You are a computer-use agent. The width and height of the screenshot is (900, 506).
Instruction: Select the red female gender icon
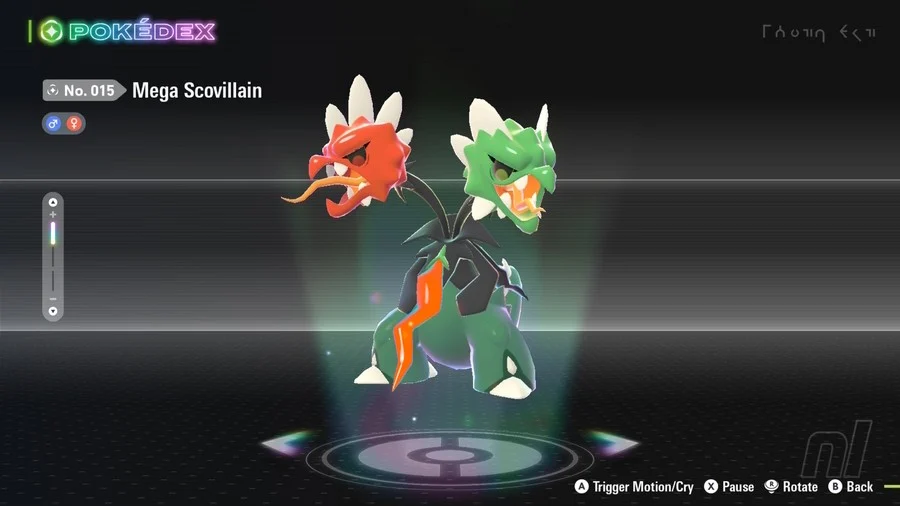[x=74, y=124]
